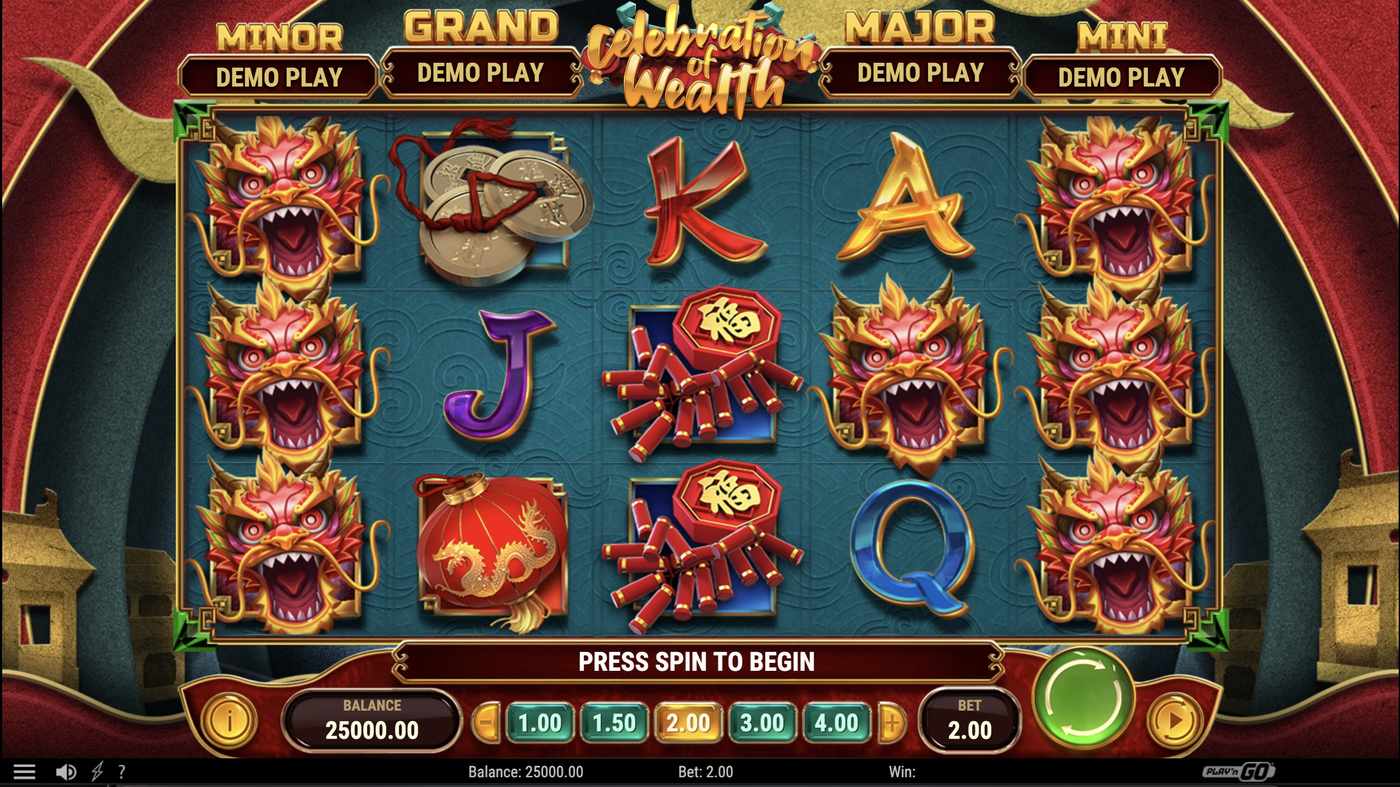Viewport: 1400px width, 787px height.
Task: Select the 3.00 bet chip
Action: pos(764,720)
